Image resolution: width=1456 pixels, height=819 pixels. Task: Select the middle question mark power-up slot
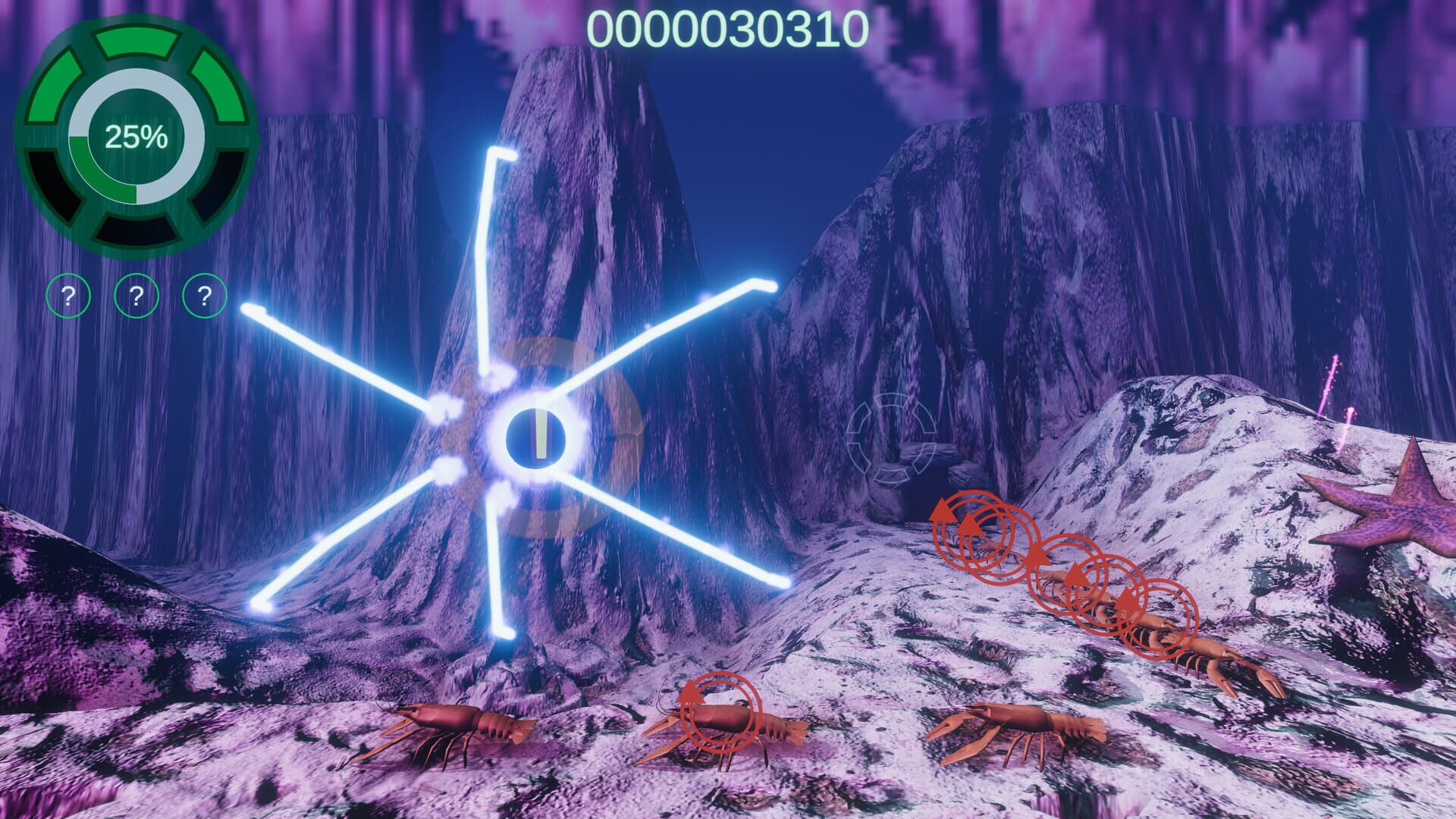coord(136,294)
